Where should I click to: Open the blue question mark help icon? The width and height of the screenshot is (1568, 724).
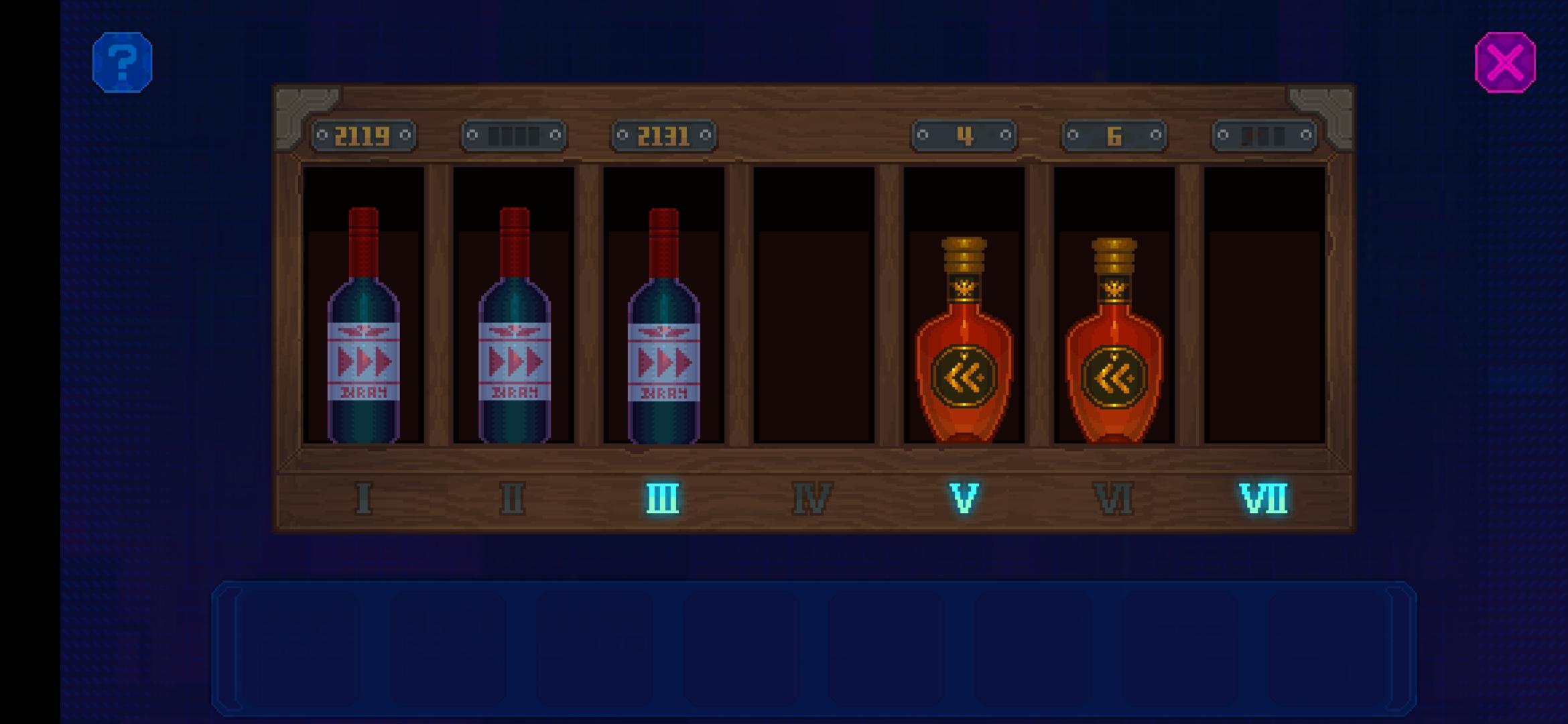(x=123, y=62)
